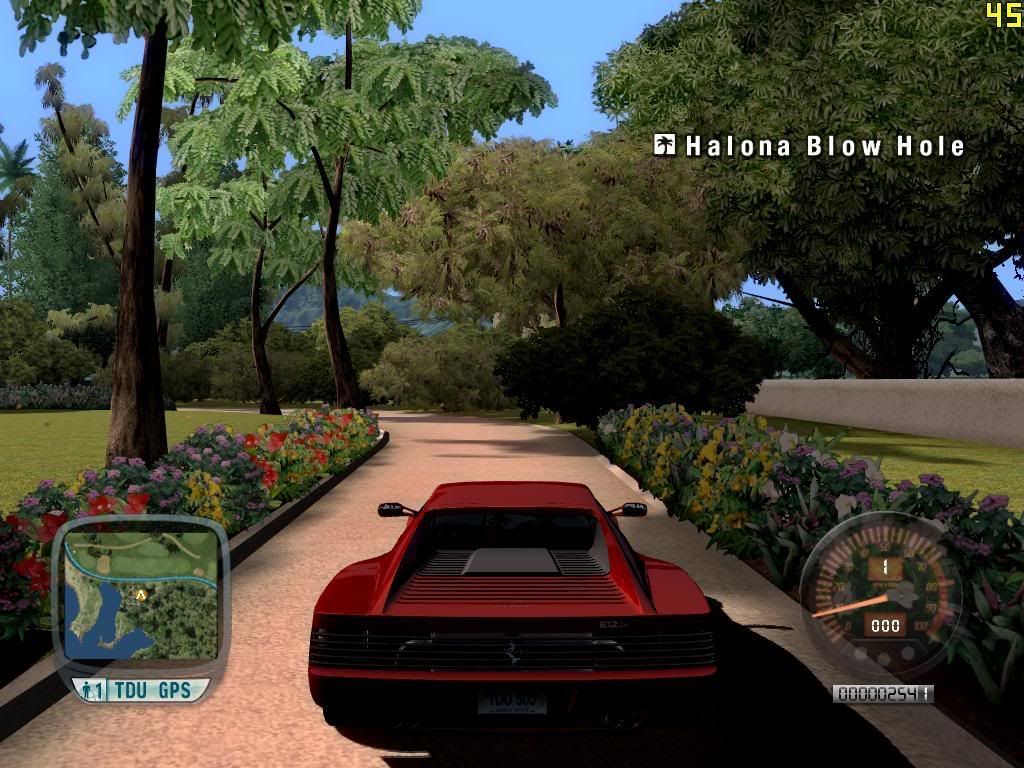Open the GPS minimap
Image resolution: width=1024 pixels, height=768 pixels.
(x=140, y=595)
